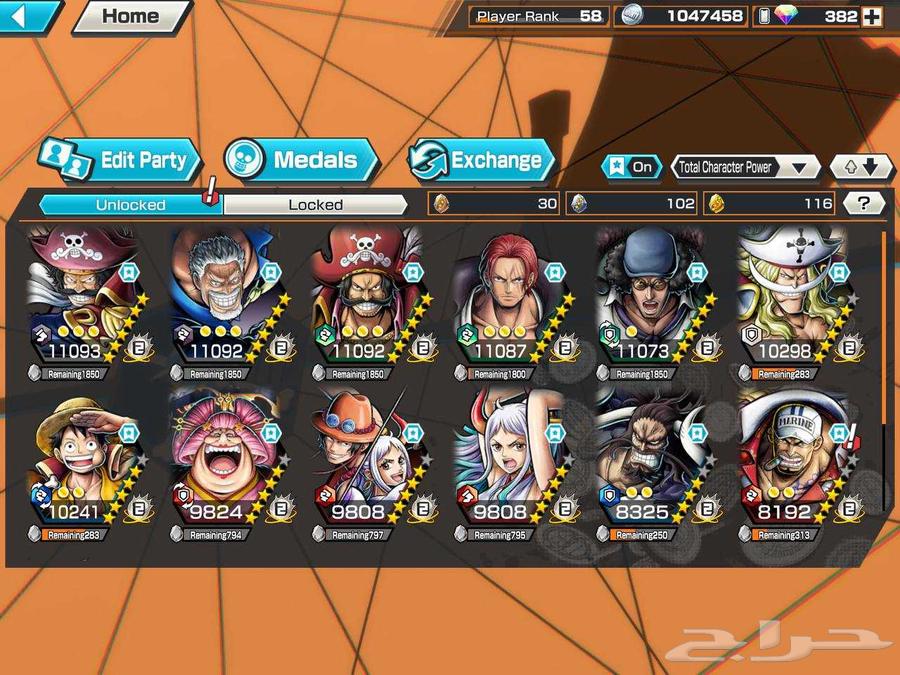Switch to the Locked characters tab
Viewport: 900px width, 675px height.
point(315,205)
